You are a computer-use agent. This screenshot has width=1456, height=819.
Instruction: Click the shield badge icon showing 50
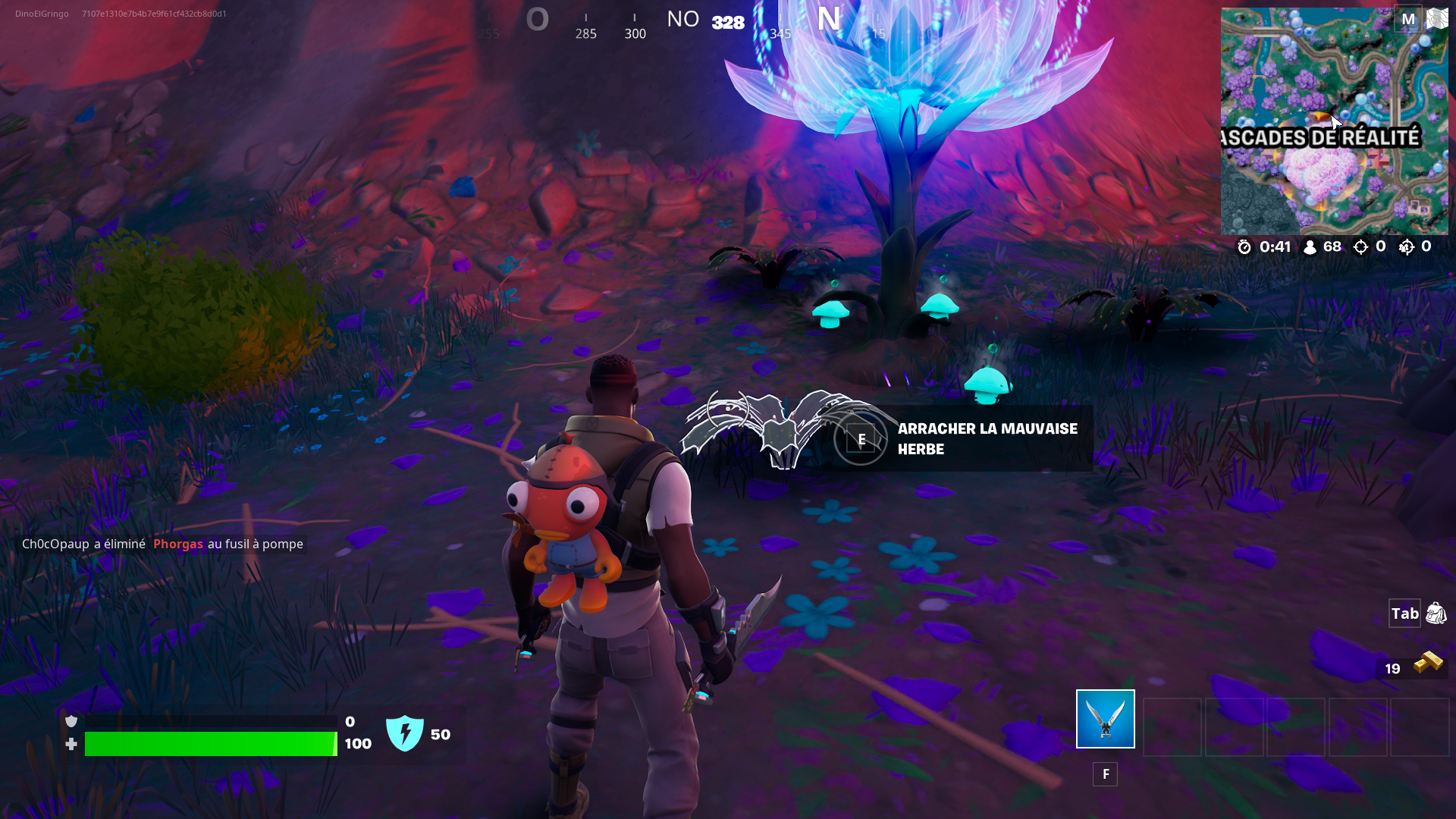[x=406, y=733]
